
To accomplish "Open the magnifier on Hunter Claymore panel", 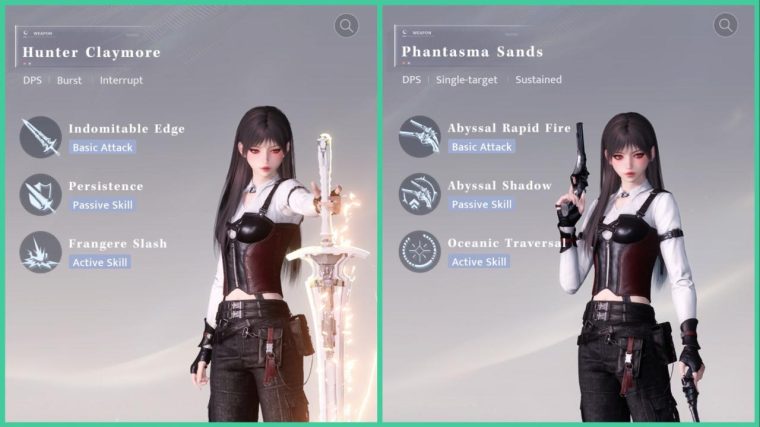I will [347, 26].
